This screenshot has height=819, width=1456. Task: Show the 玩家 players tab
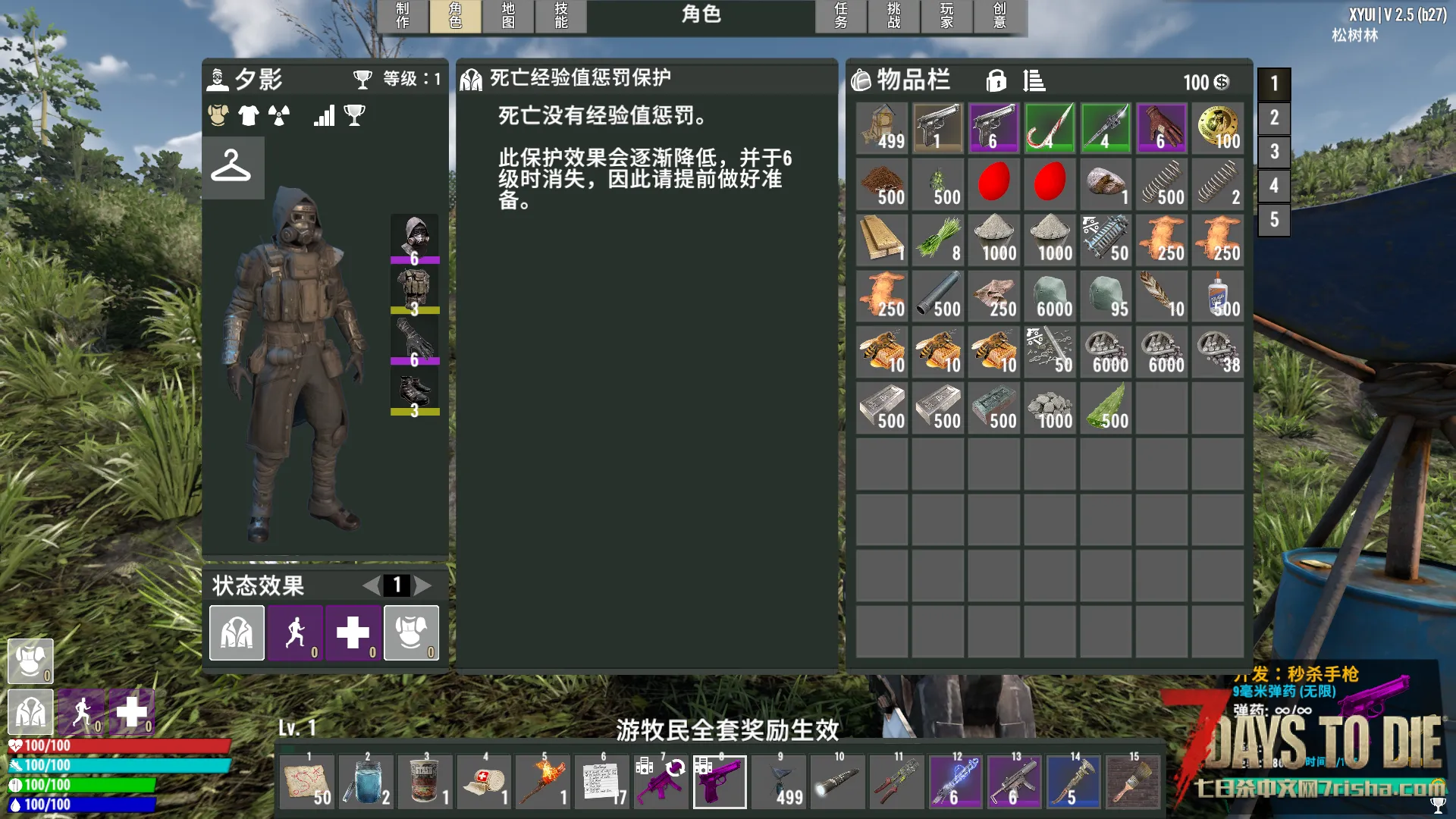tap(947, 16)
